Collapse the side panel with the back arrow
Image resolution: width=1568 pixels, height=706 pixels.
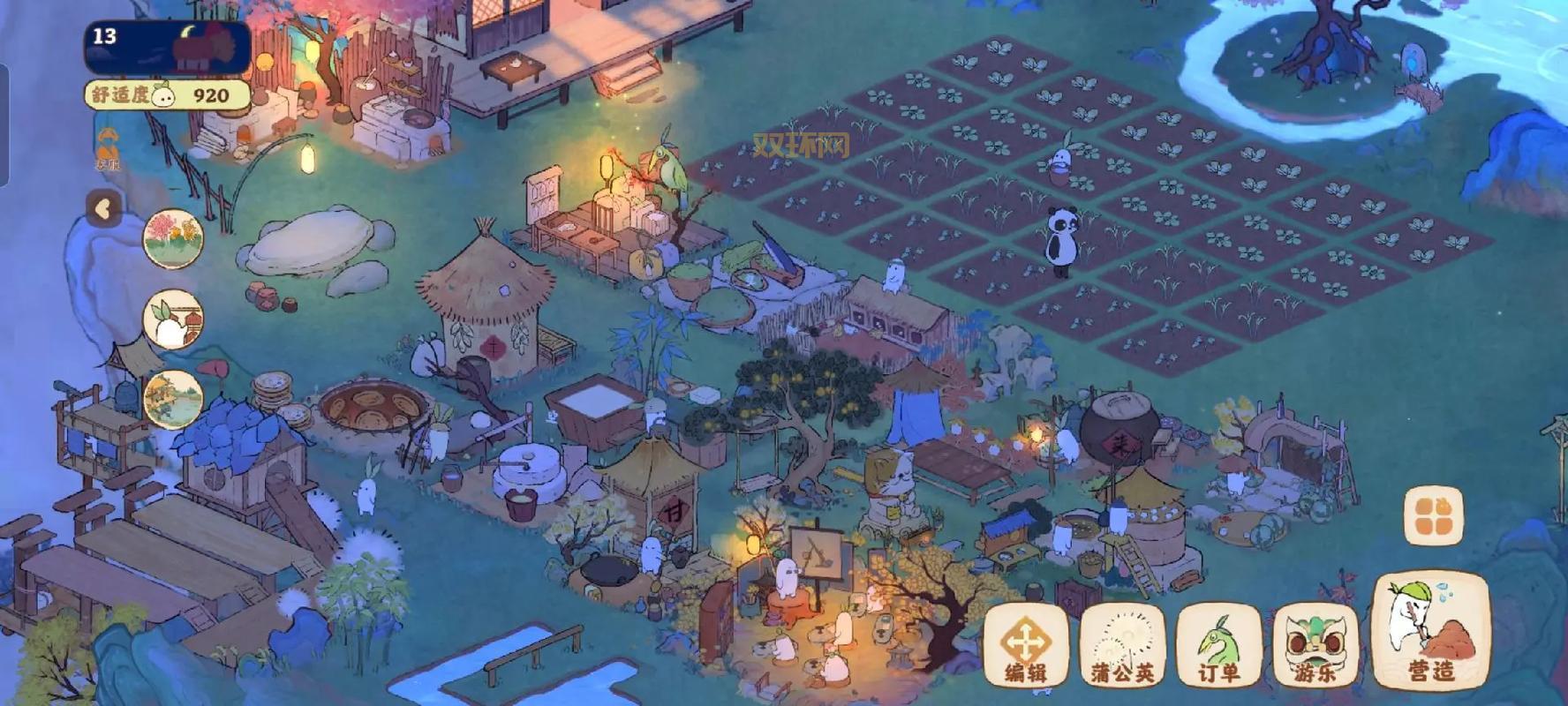coord(104,209)
